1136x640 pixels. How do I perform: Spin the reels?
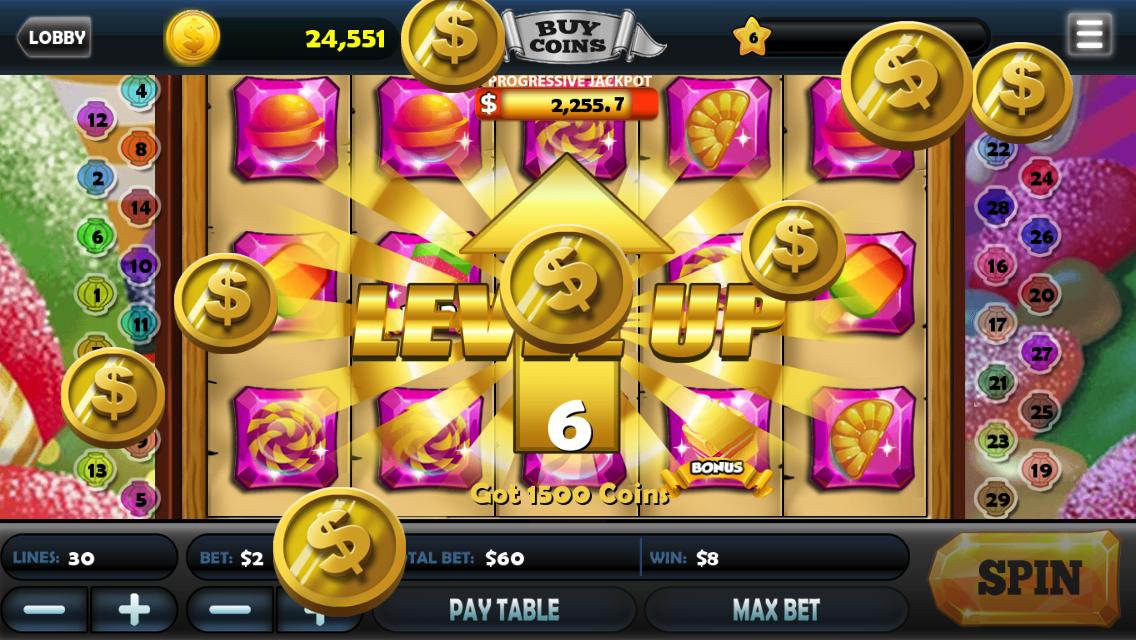[1027, 578]
